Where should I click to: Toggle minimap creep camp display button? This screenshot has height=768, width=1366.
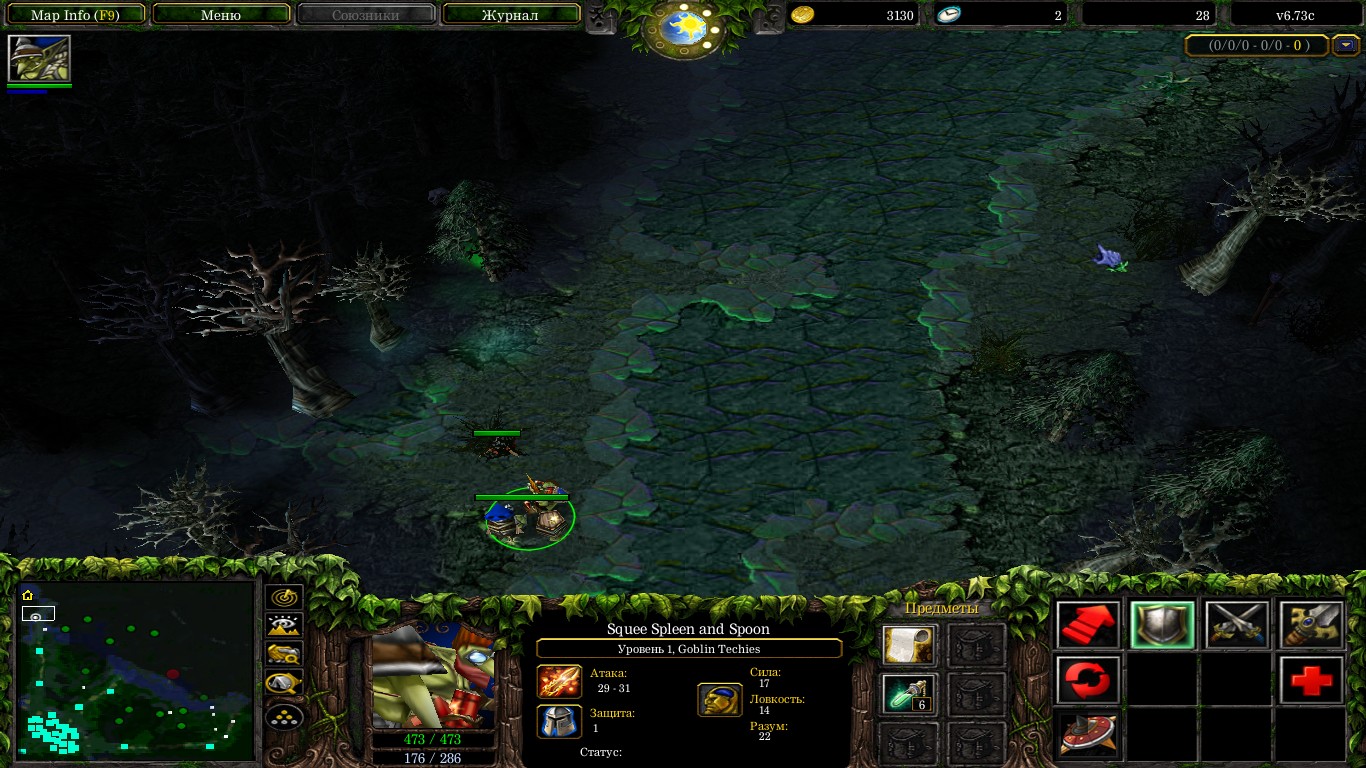(285, 685)
